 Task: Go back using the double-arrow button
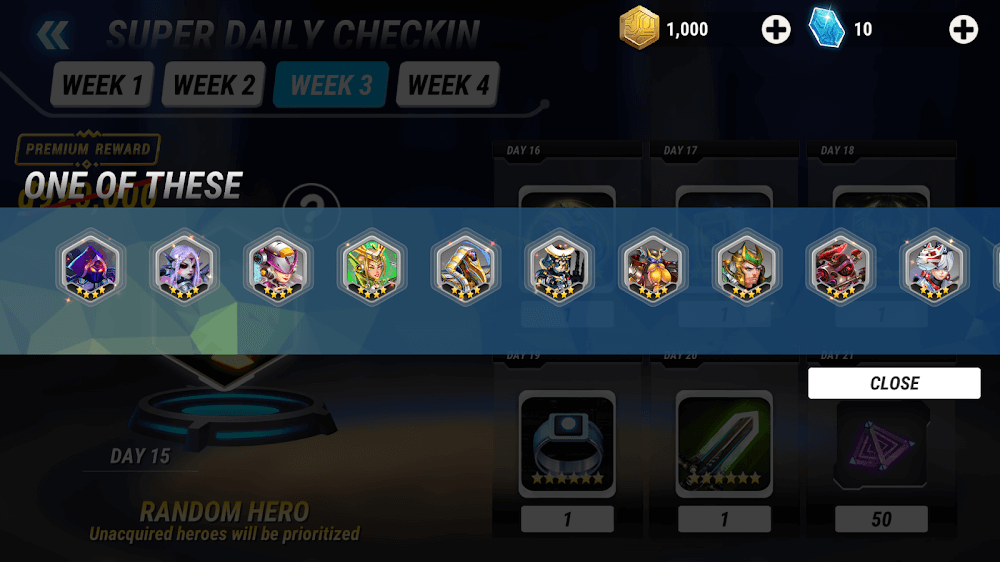click(52, 36)
